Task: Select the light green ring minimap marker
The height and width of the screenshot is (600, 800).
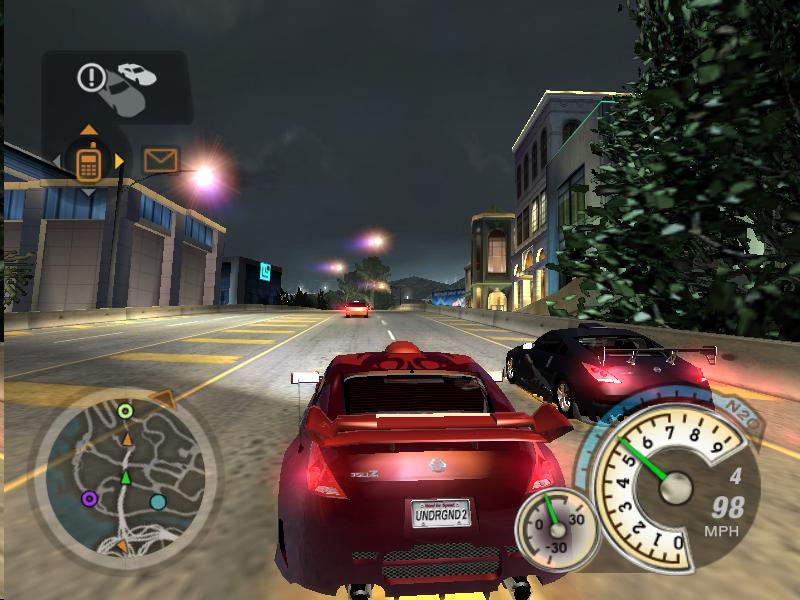Action: (x=125, y=410)
